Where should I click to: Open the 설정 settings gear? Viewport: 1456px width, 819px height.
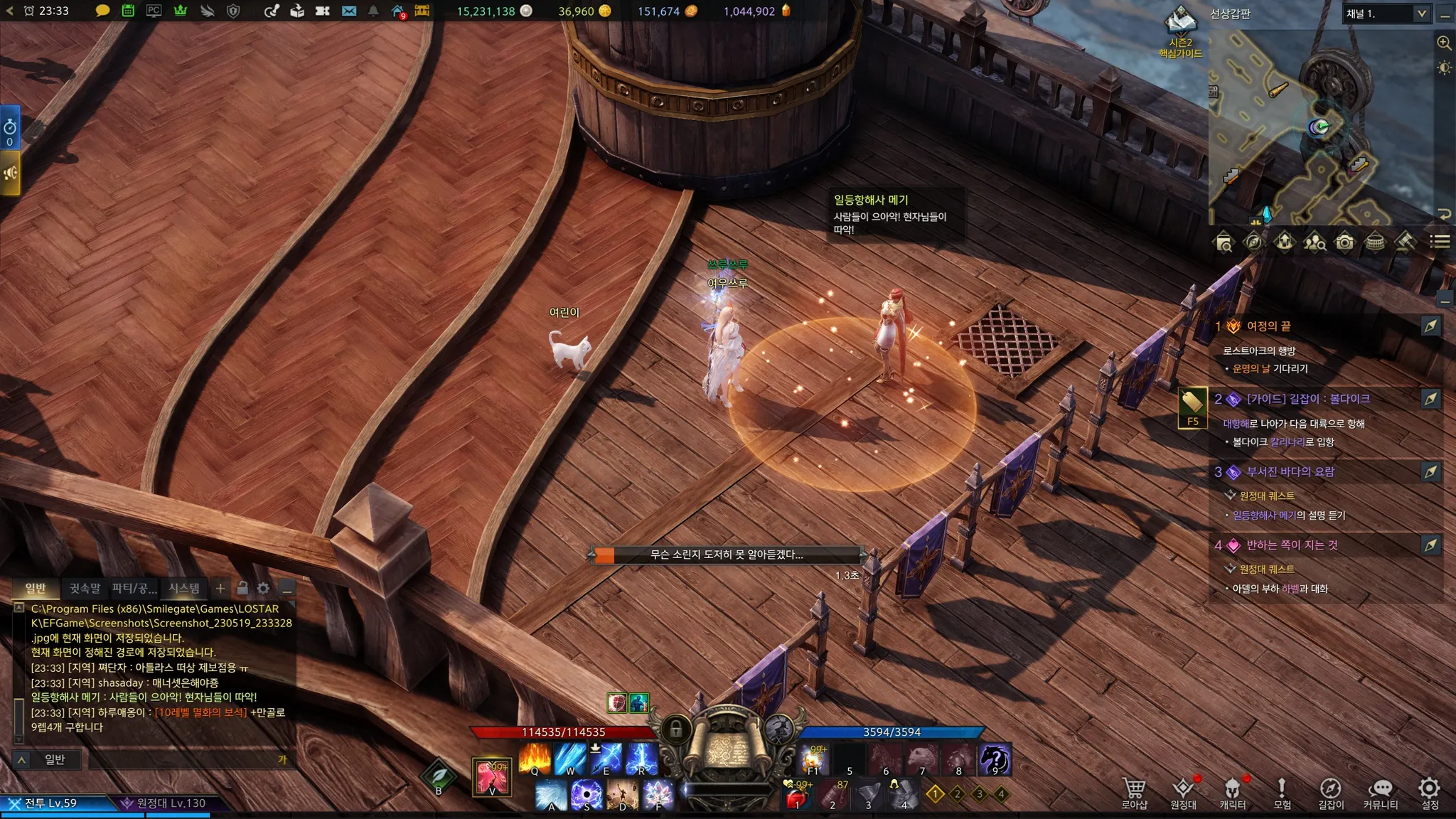coord(1430,793)
